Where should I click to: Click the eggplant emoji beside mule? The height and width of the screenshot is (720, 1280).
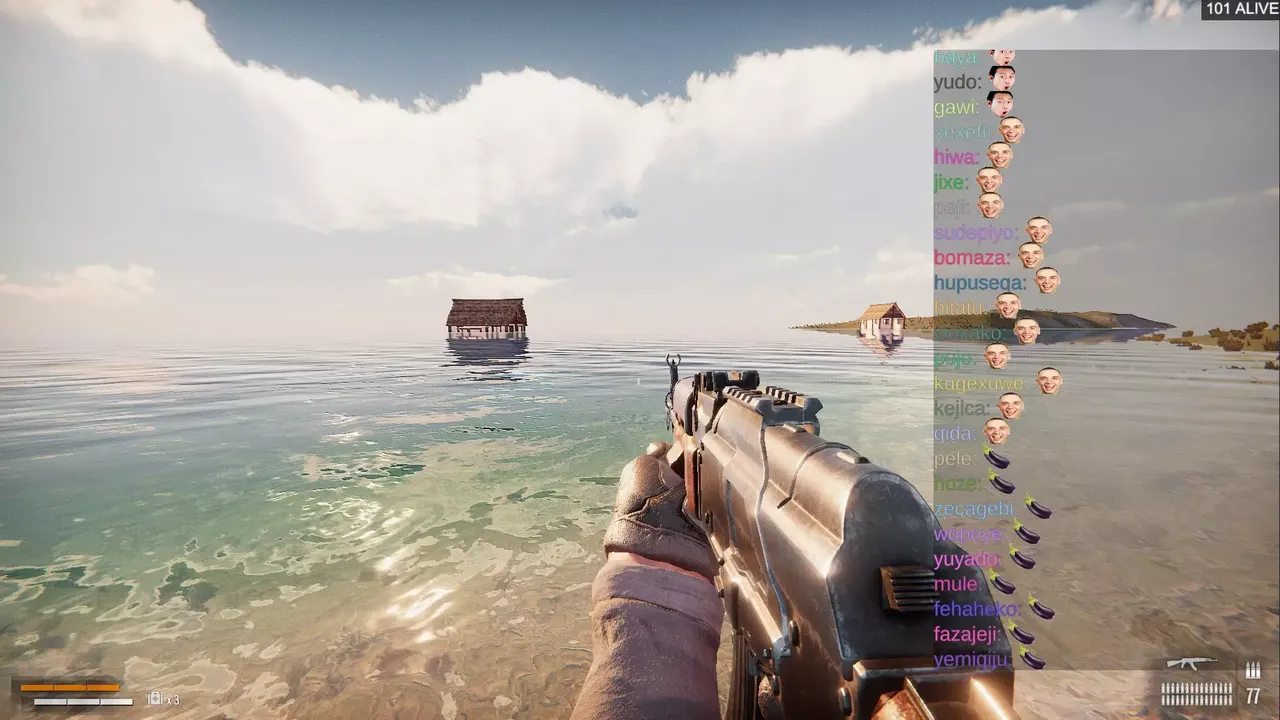(1002, 582)
